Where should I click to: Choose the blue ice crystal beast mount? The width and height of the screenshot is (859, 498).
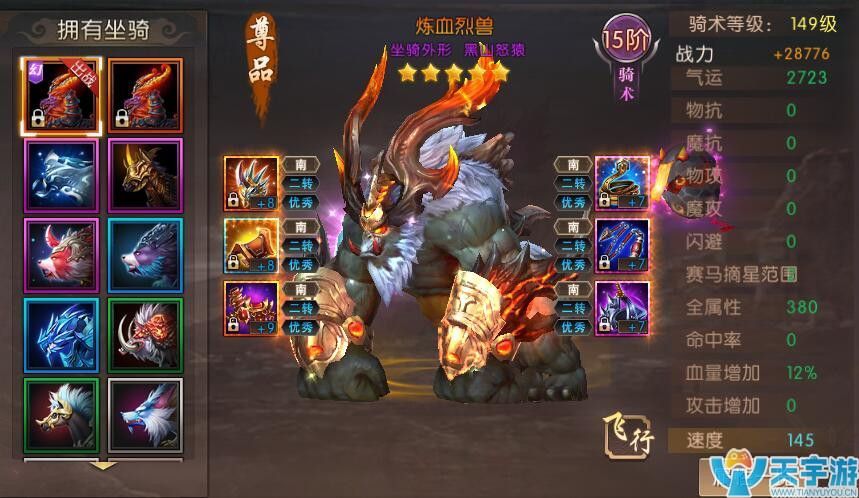pyautogui.click(x=62, y=336)
